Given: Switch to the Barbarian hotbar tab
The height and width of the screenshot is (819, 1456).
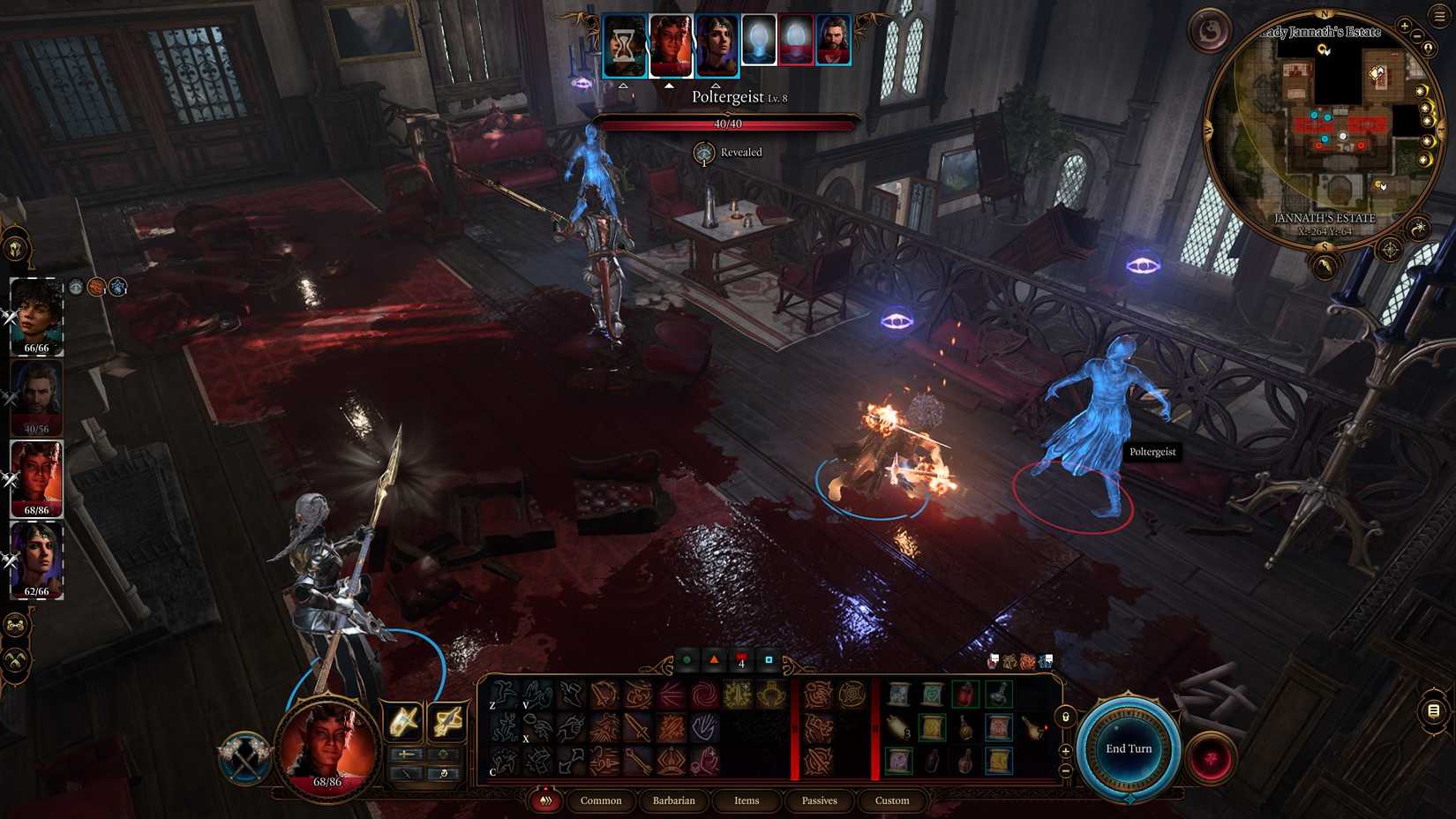Looking at the screenshot, I should pos(674,800).
